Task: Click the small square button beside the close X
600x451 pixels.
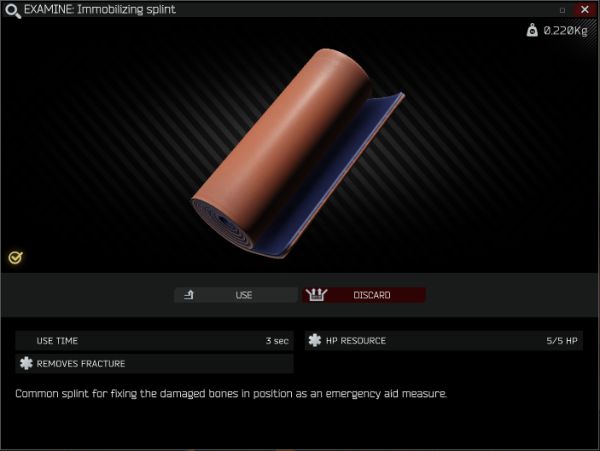Action: point(562,10)
